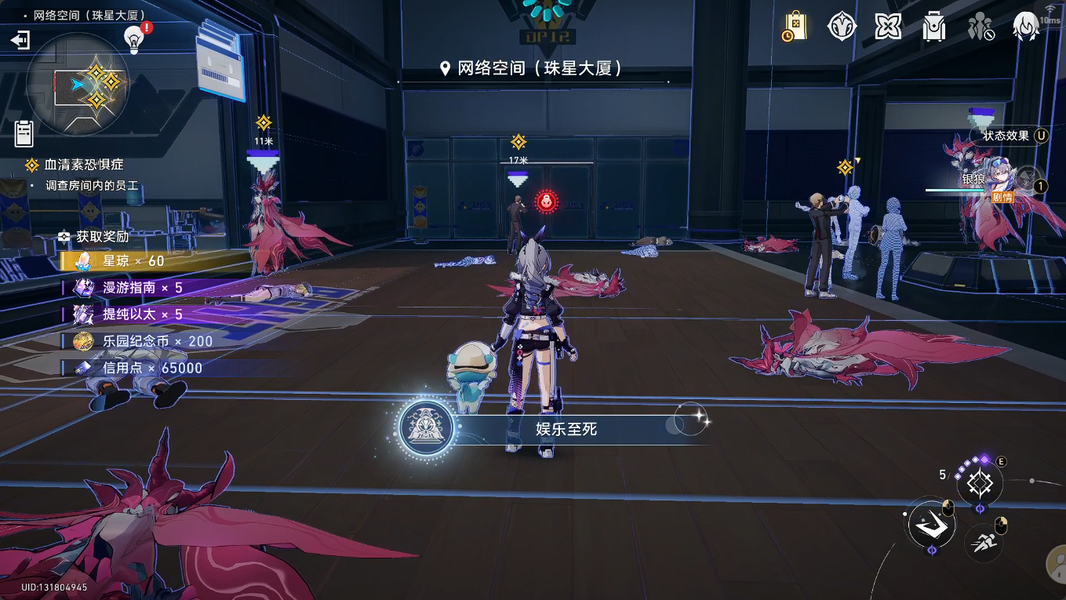Activate the technique skill with purple points
This screenshot has width=1066, height=600.
[x=979, y=485]
